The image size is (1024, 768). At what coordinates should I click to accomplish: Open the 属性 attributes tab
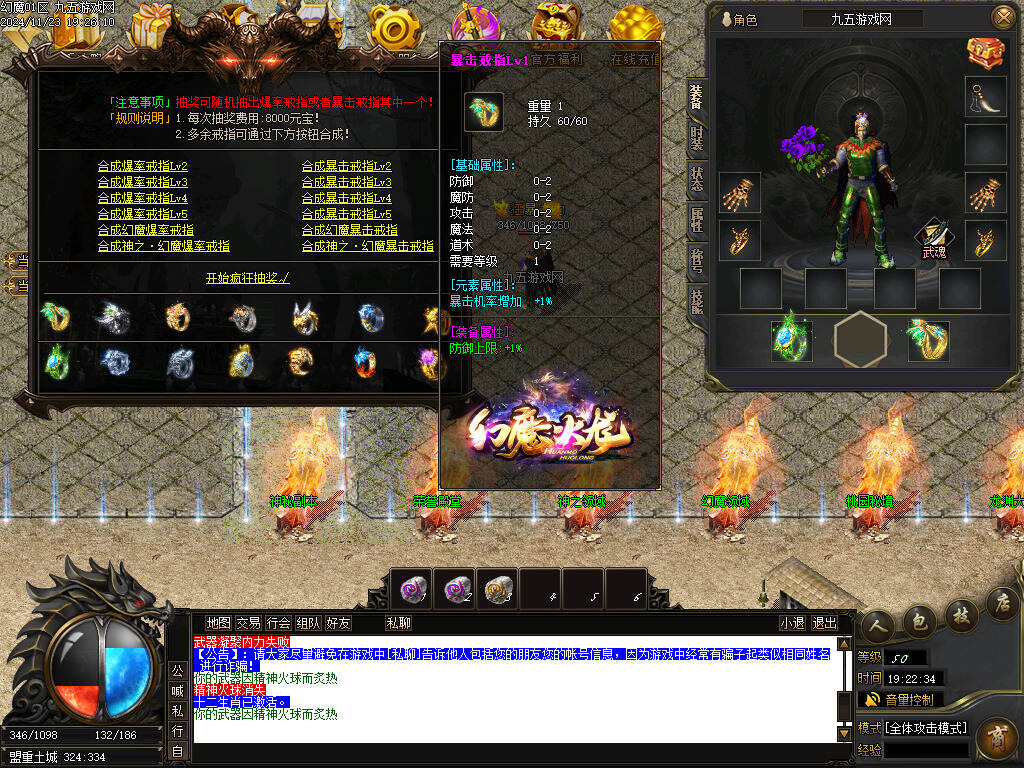[696, 220]
